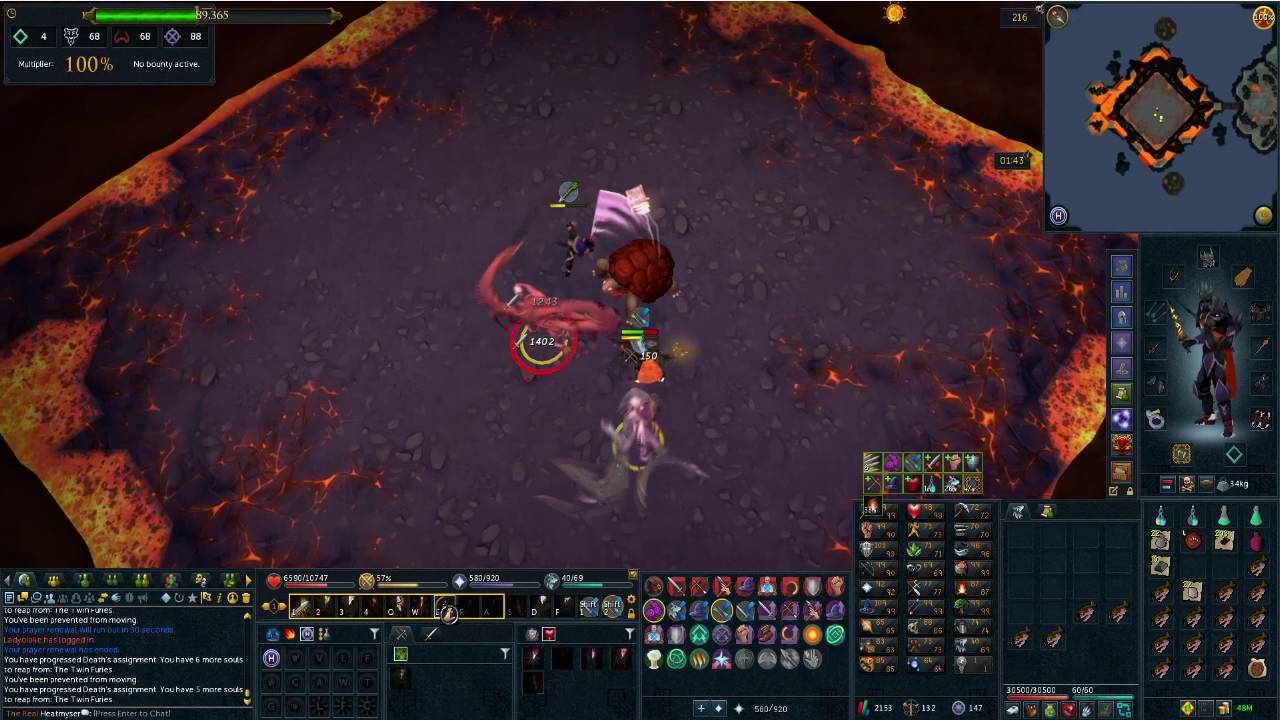Click the money pouch coins button

point(1225,709)
